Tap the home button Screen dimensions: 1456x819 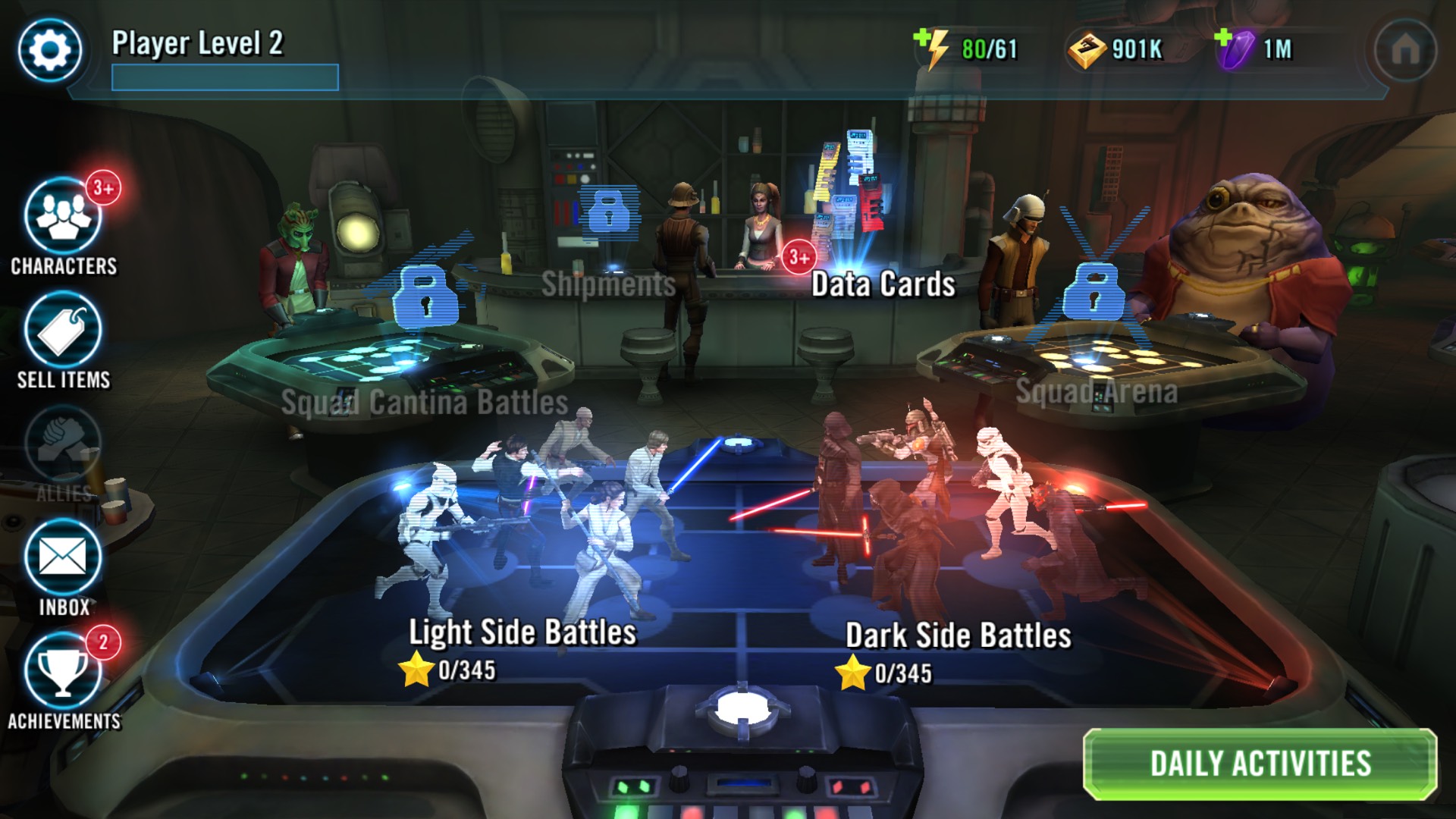click(x=1405, y=50)
